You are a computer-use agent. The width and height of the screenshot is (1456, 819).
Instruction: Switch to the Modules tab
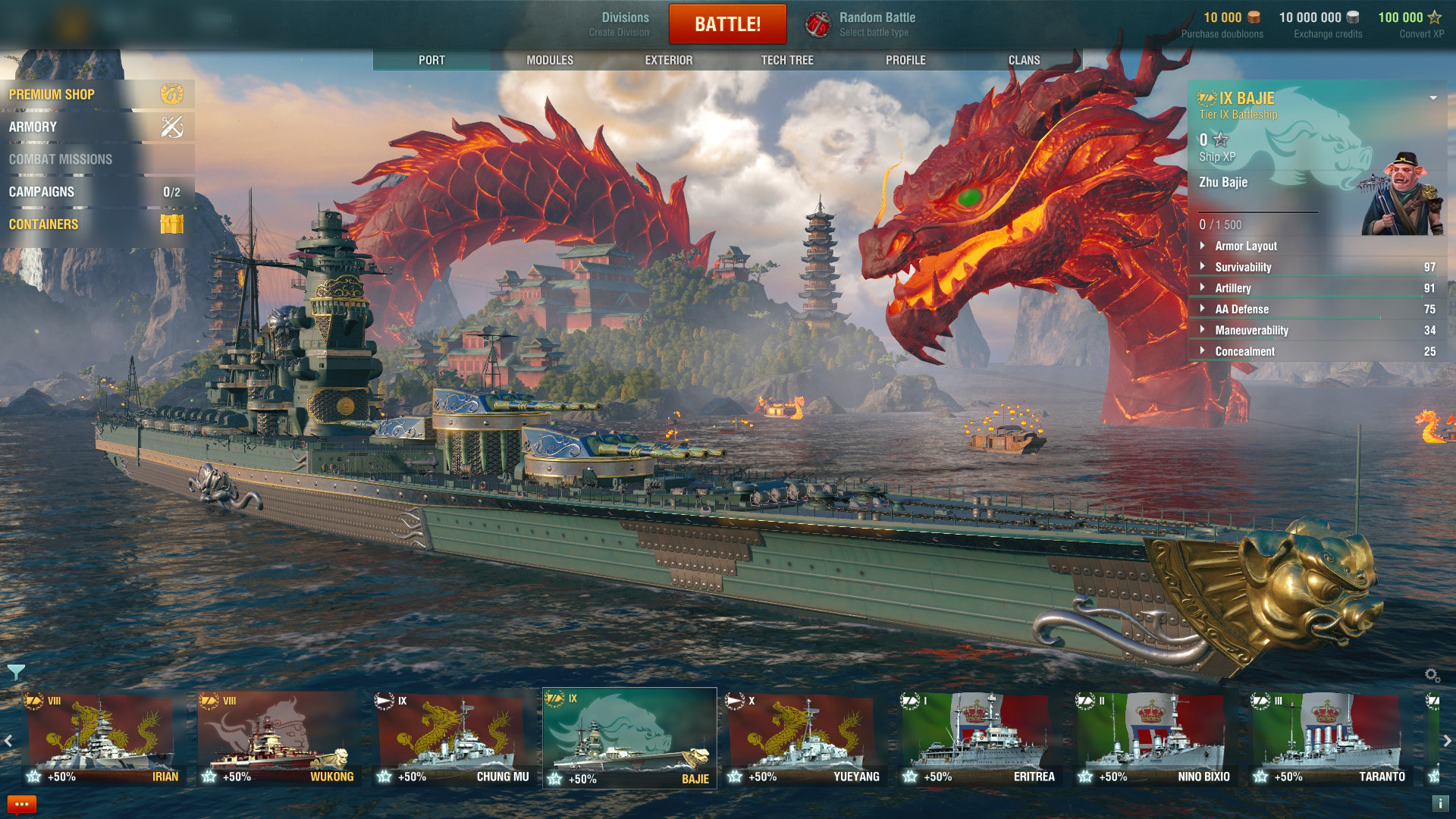550,60
